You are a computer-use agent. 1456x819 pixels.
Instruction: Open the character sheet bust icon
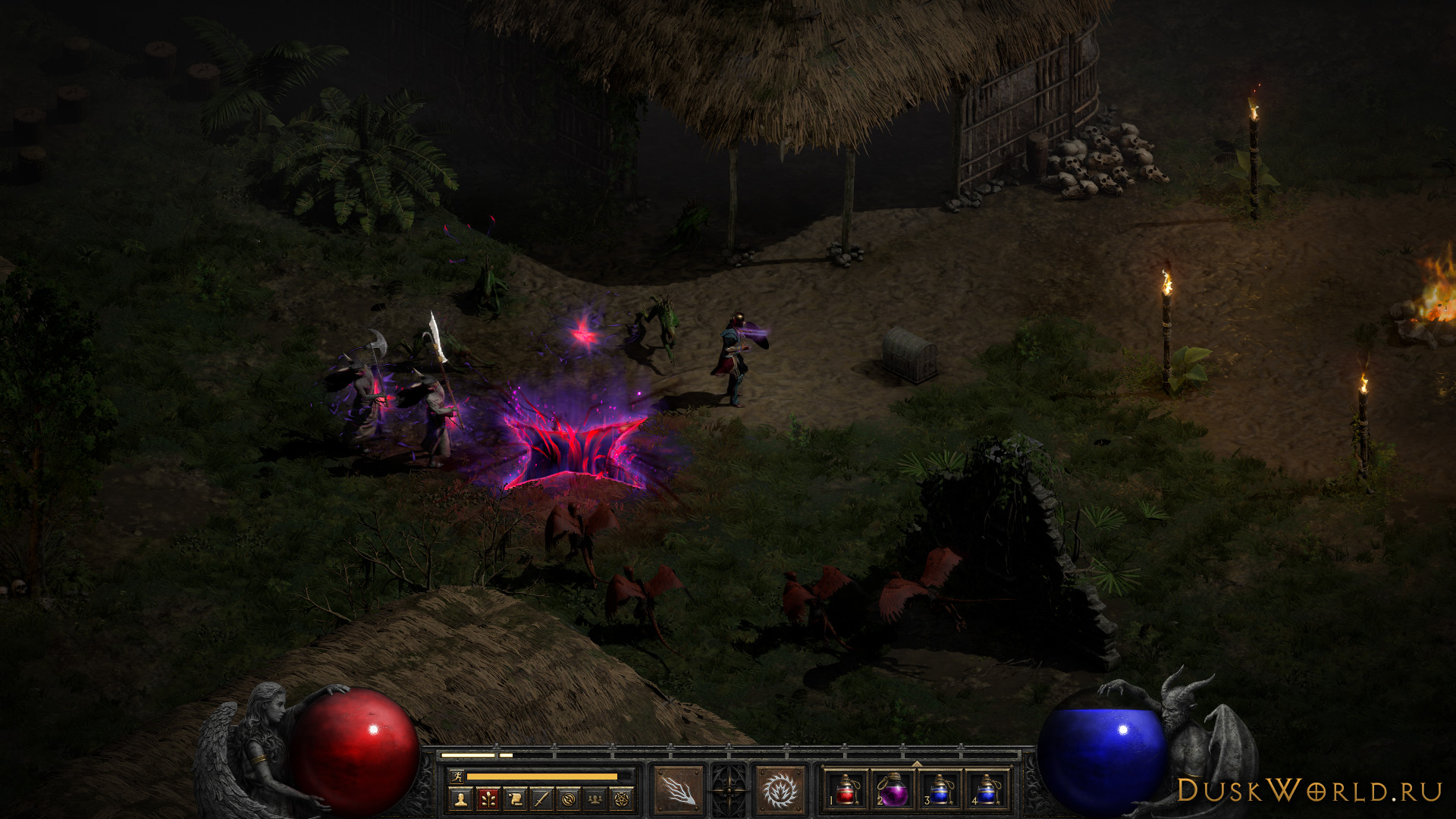pyautogui.click(x=460, y=799)
